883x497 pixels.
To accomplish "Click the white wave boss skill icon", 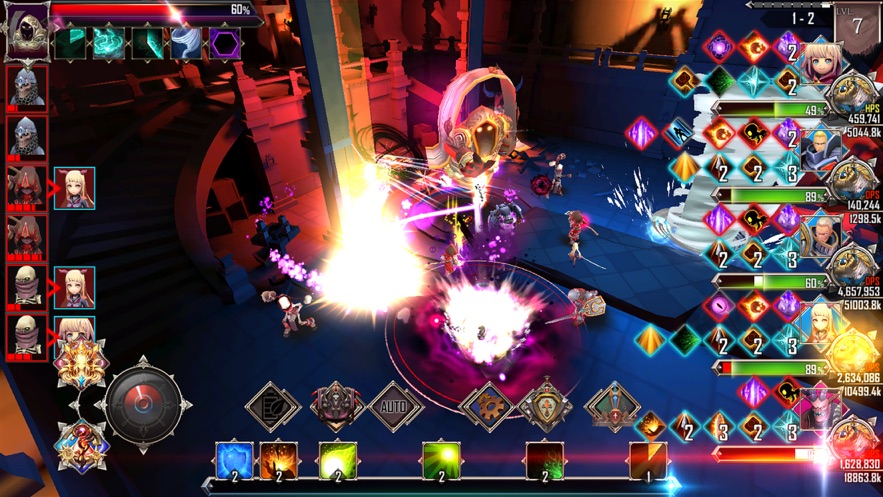I will [x=186, y=42].
